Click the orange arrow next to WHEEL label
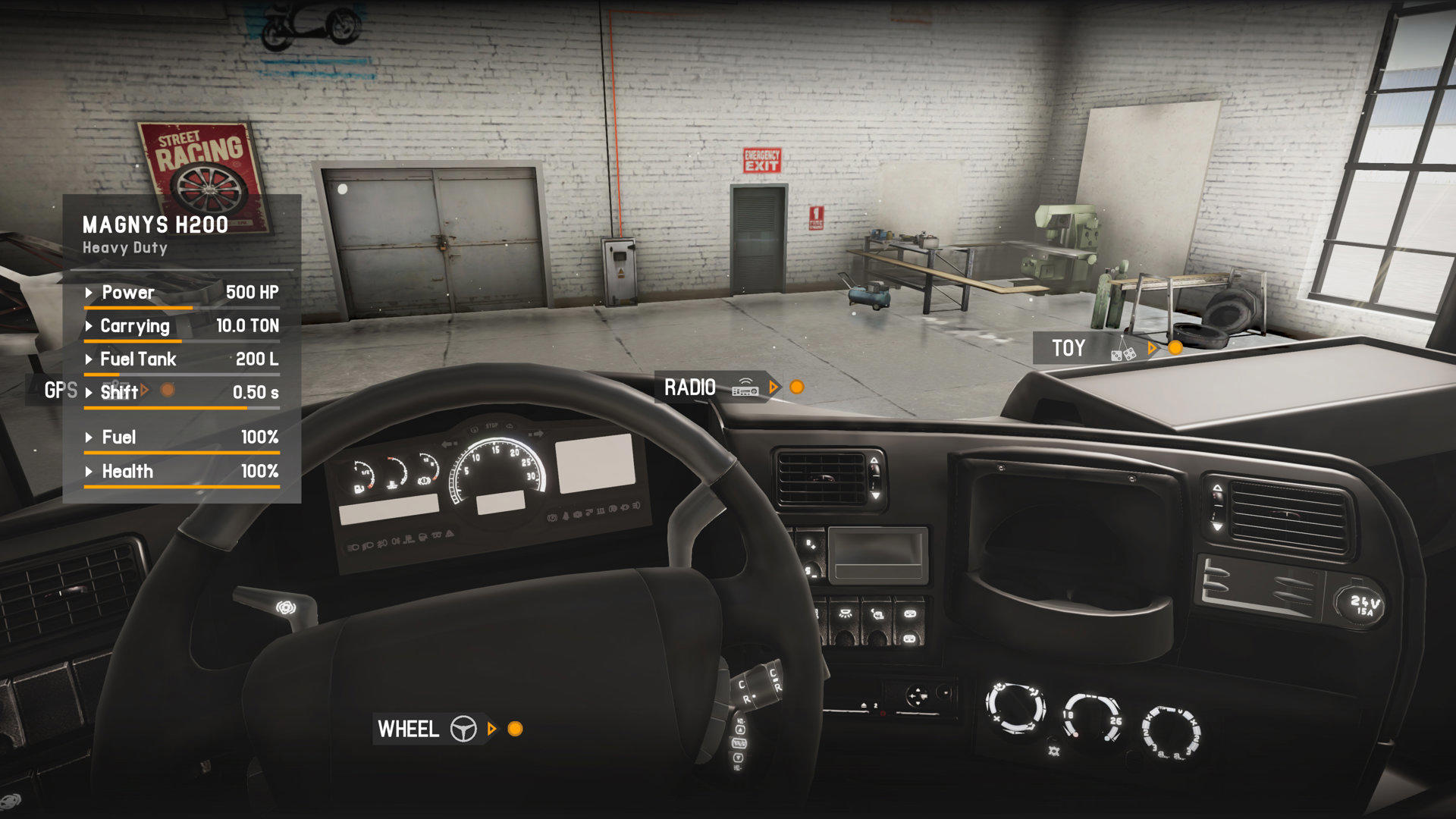 493,730
